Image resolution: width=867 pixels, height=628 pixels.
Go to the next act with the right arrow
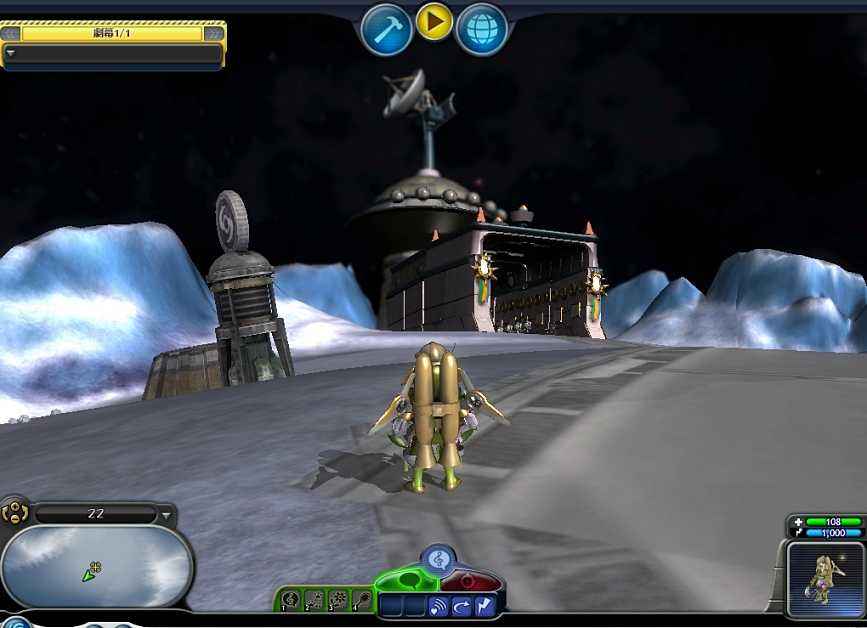[214, 33]
